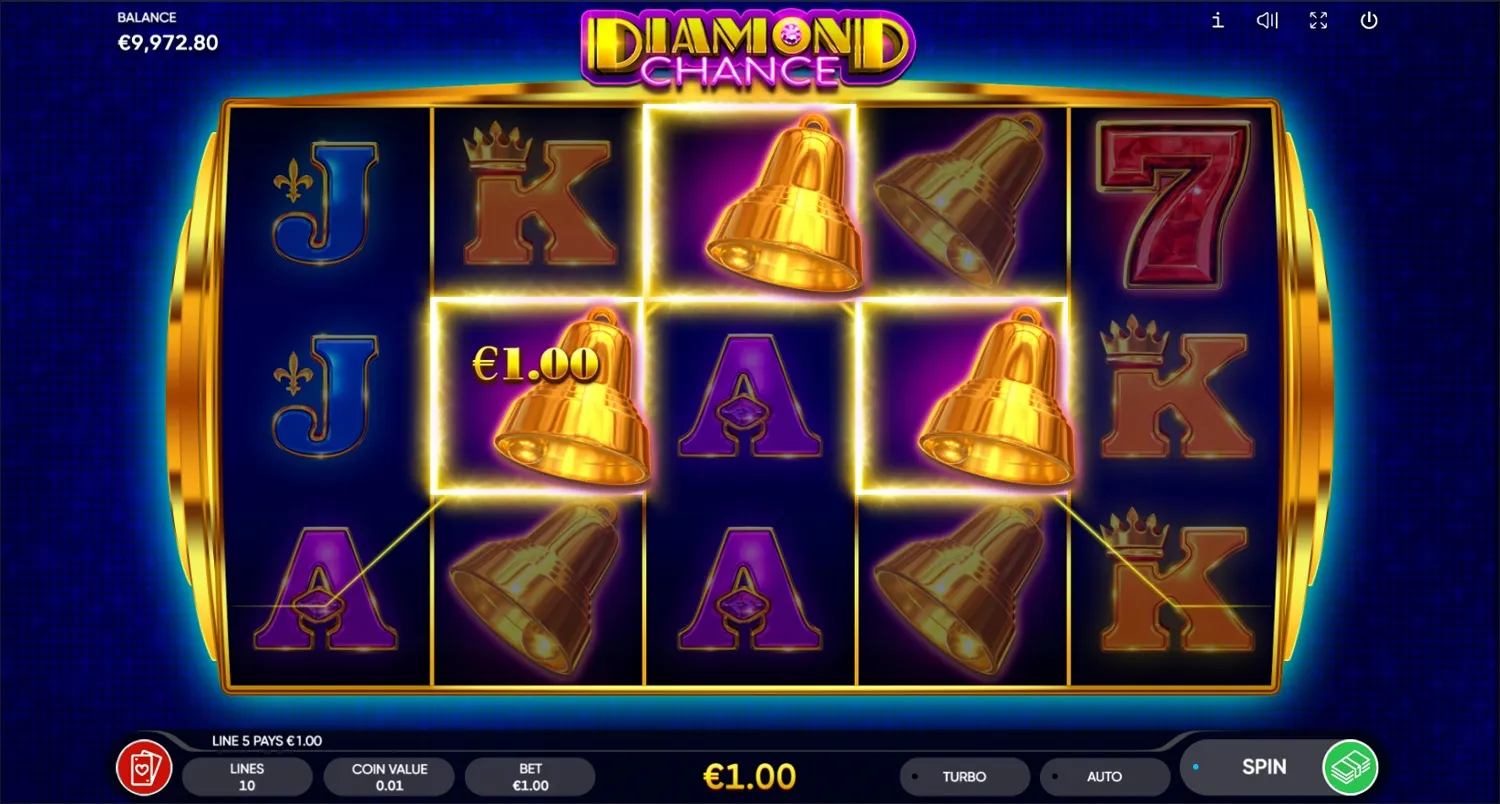1500x804 pixels.
Task: Open the gamble feature via red cards icon
Action: (x=144, y=766)
